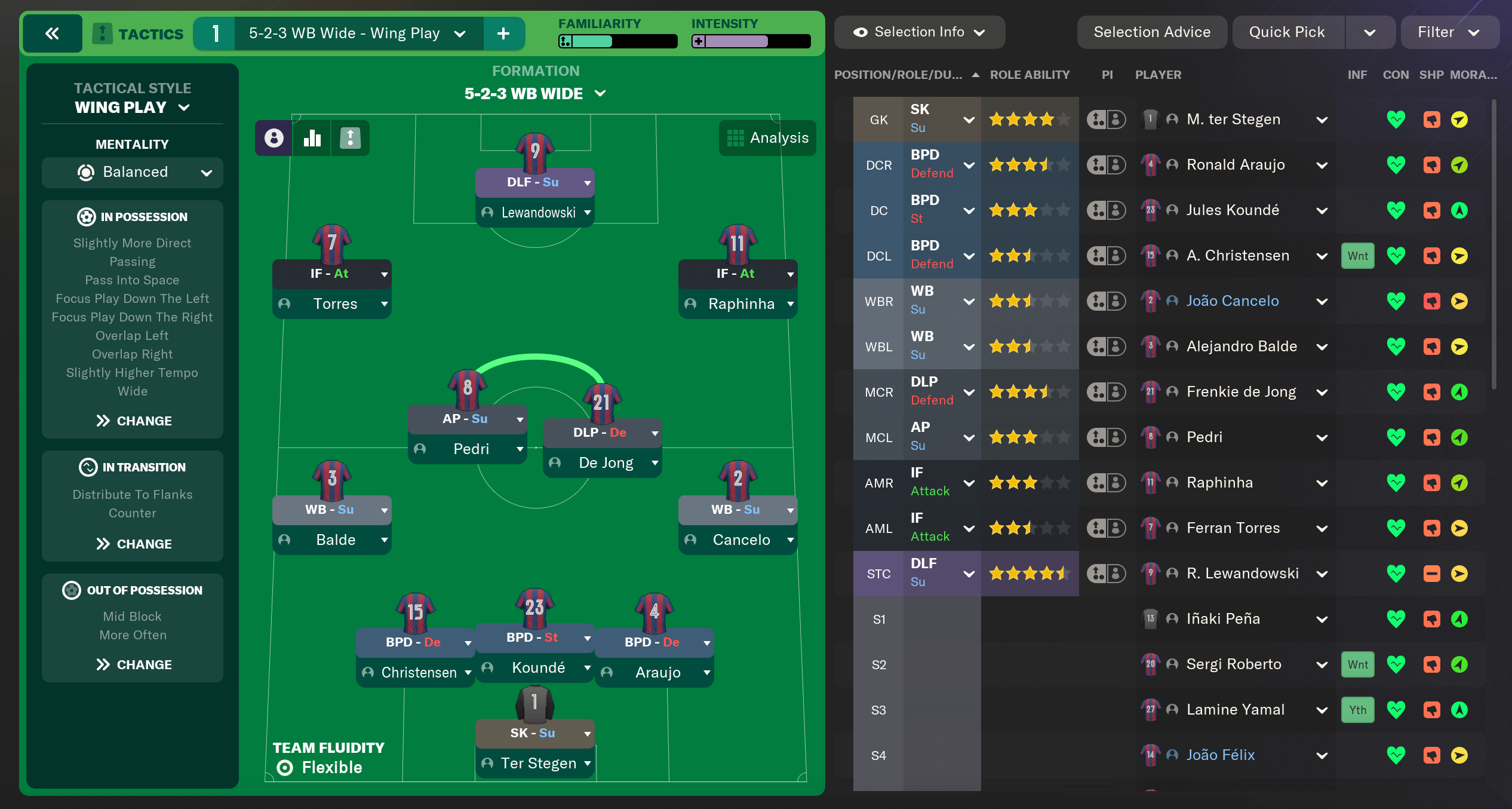The width and height of the screenshot is (1512, 809).
Task: Select the player shirt view icon above the pitch
Action: pyautogui.click(x=273, y=138)
